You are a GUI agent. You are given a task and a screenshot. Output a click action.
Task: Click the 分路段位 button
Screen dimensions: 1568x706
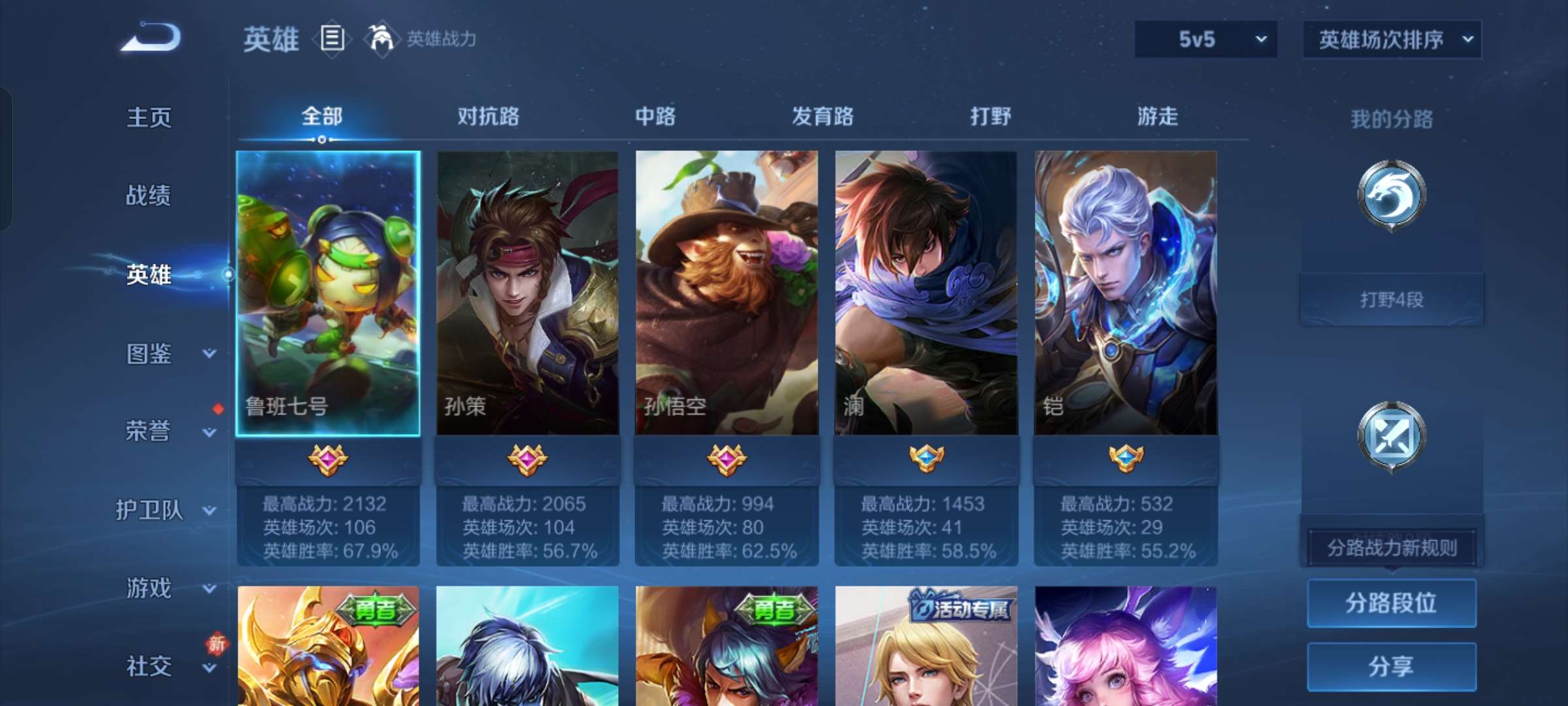pyautogui.click(x=1392, y=603)
